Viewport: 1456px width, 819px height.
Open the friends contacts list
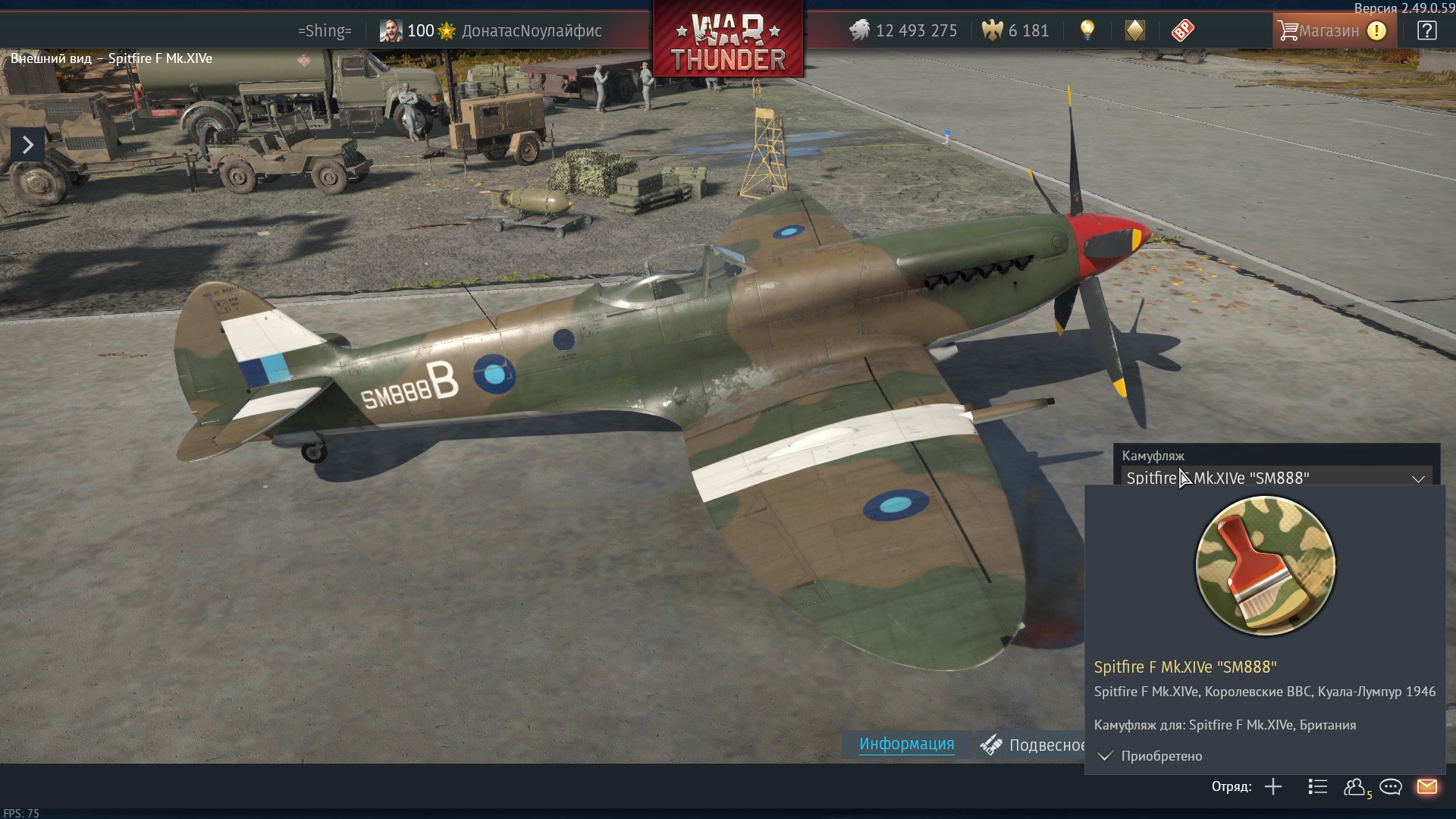click(x=1354, y=787)
